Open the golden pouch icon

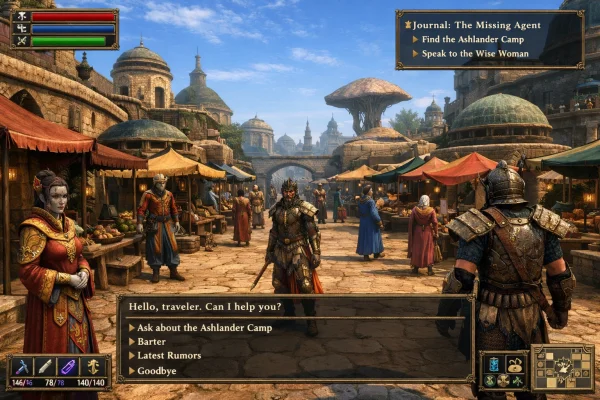coord(515,363)
